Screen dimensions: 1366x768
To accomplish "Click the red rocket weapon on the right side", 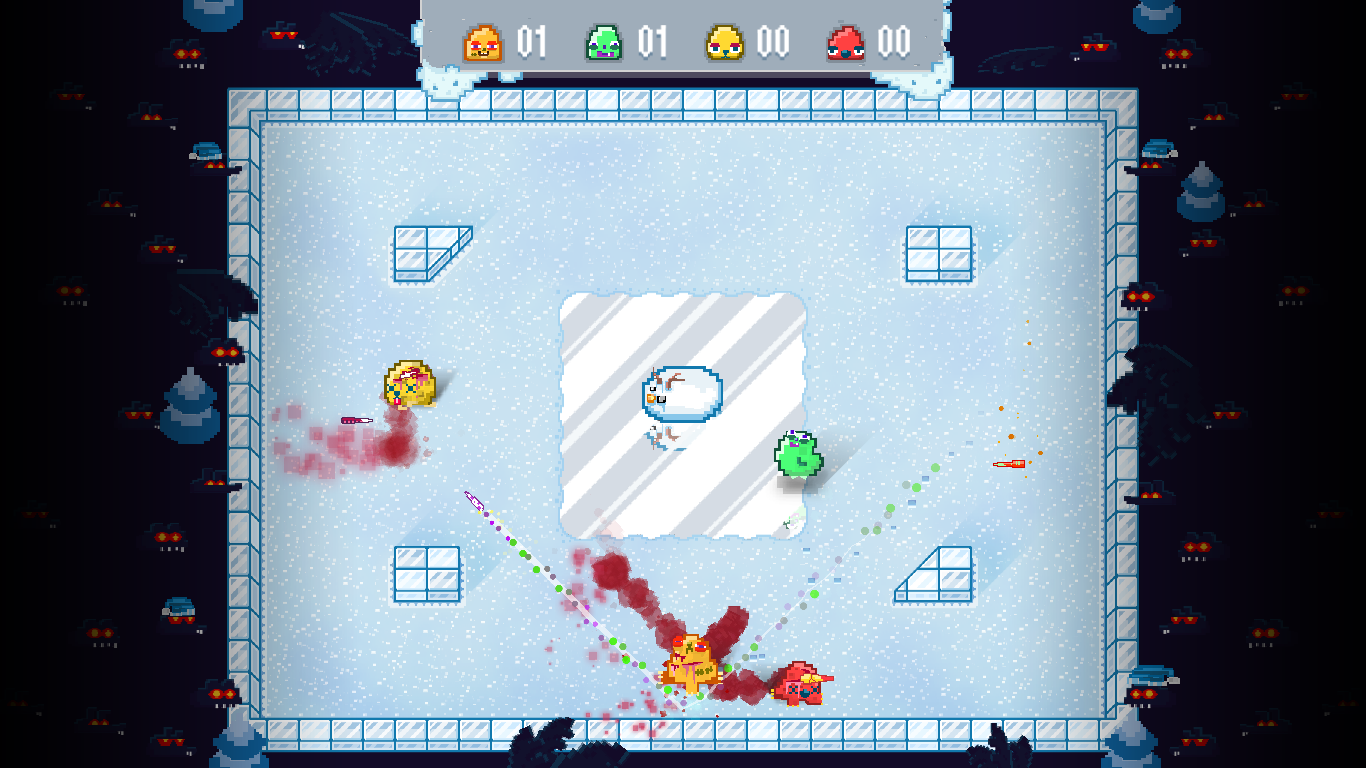I will [1010, 462].
